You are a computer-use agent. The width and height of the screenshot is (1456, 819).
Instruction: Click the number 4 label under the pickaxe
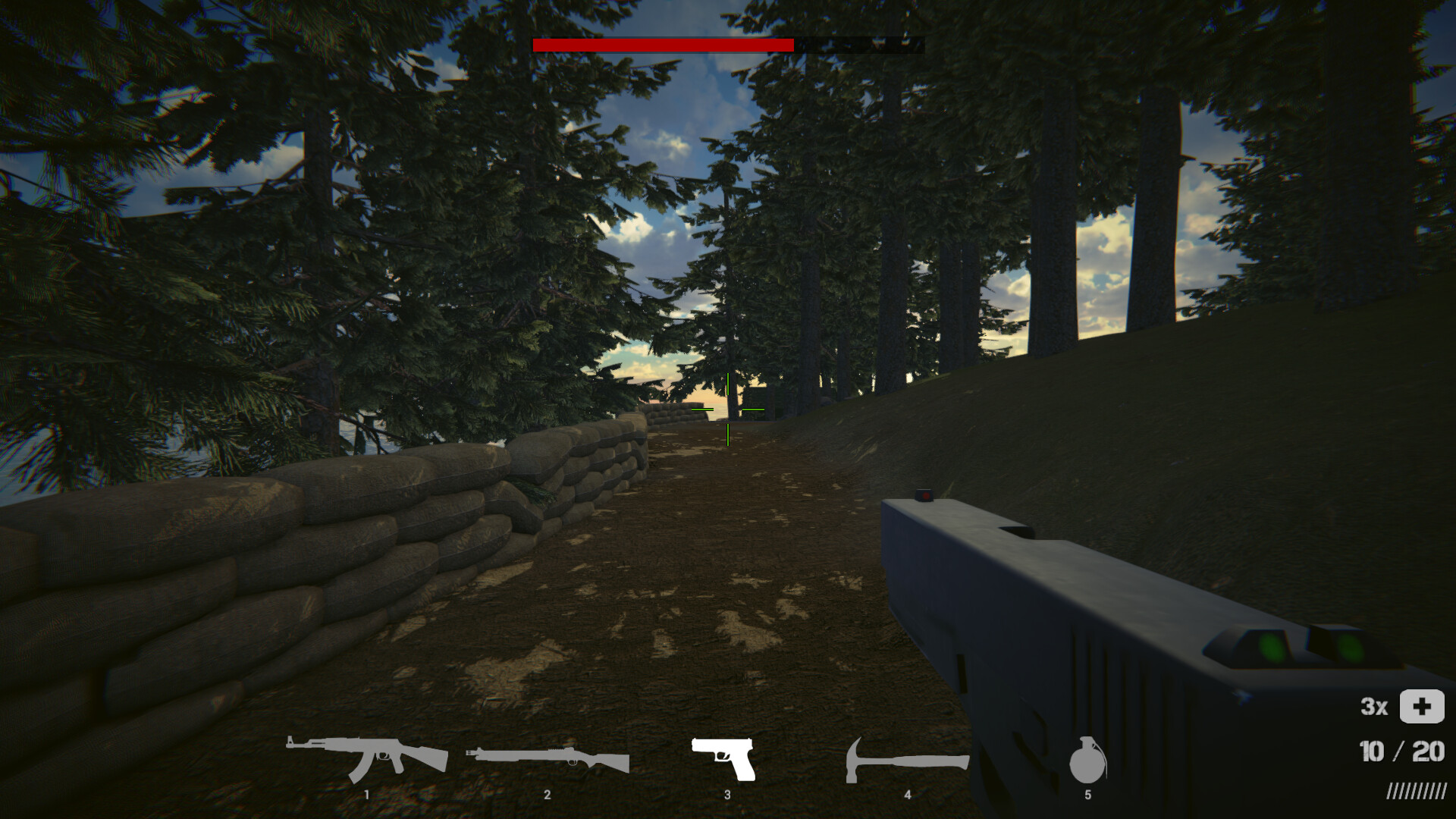(x=907, y=794)
